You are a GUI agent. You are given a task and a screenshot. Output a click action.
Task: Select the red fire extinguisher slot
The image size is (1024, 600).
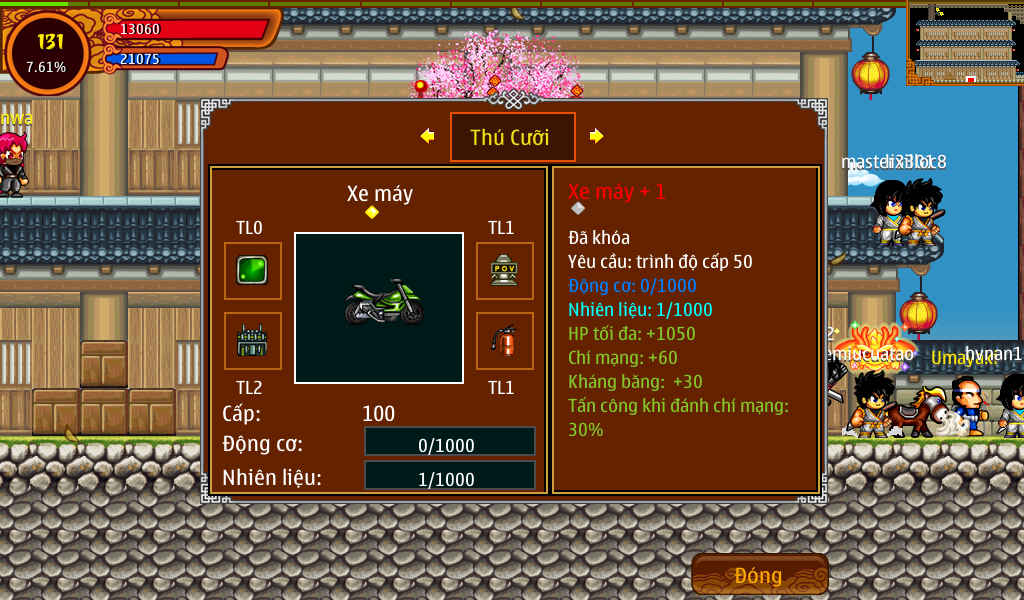504,341
